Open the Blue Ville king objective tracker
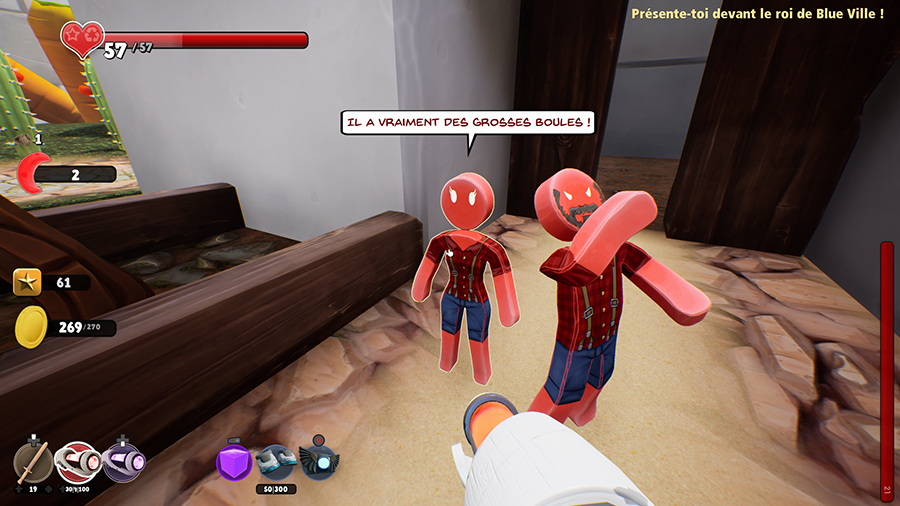 757,14
